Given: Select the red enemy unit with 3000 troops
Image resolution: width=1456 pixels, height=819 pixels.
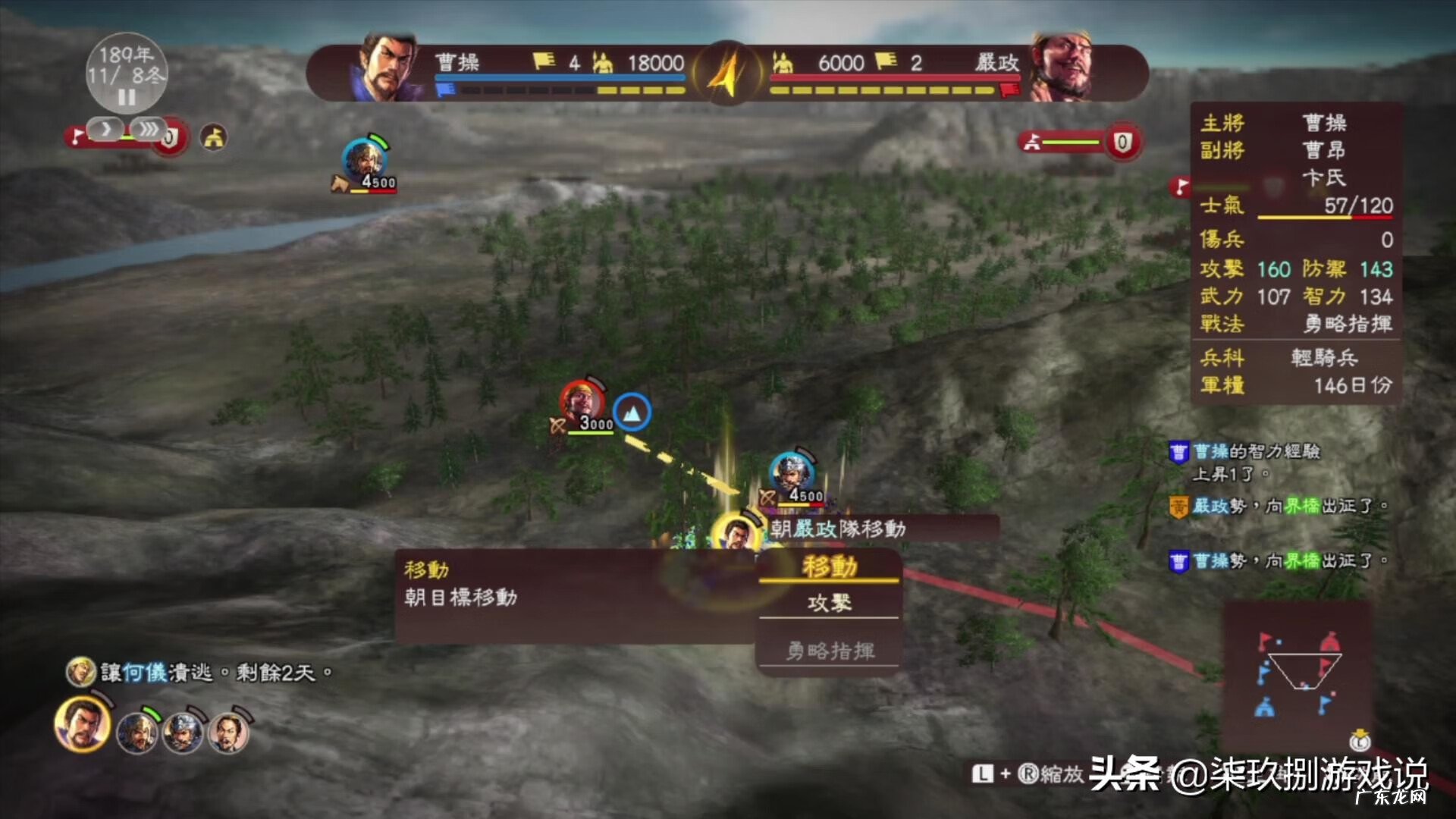Looking at the screenshot, I should click(x=581, y=403).
